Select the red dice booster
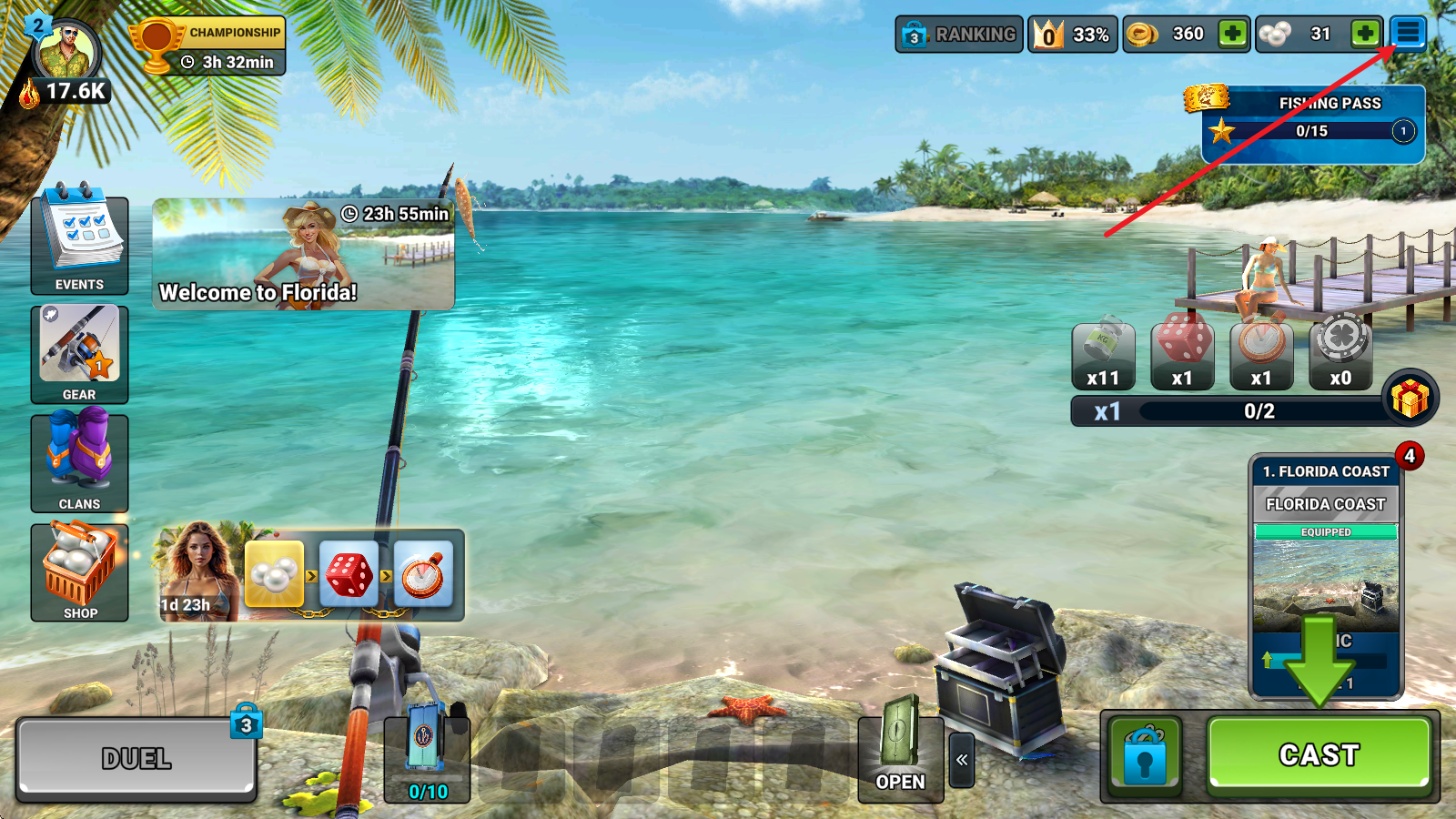Screen dimensions: 1456x819 click(1182, 353)
